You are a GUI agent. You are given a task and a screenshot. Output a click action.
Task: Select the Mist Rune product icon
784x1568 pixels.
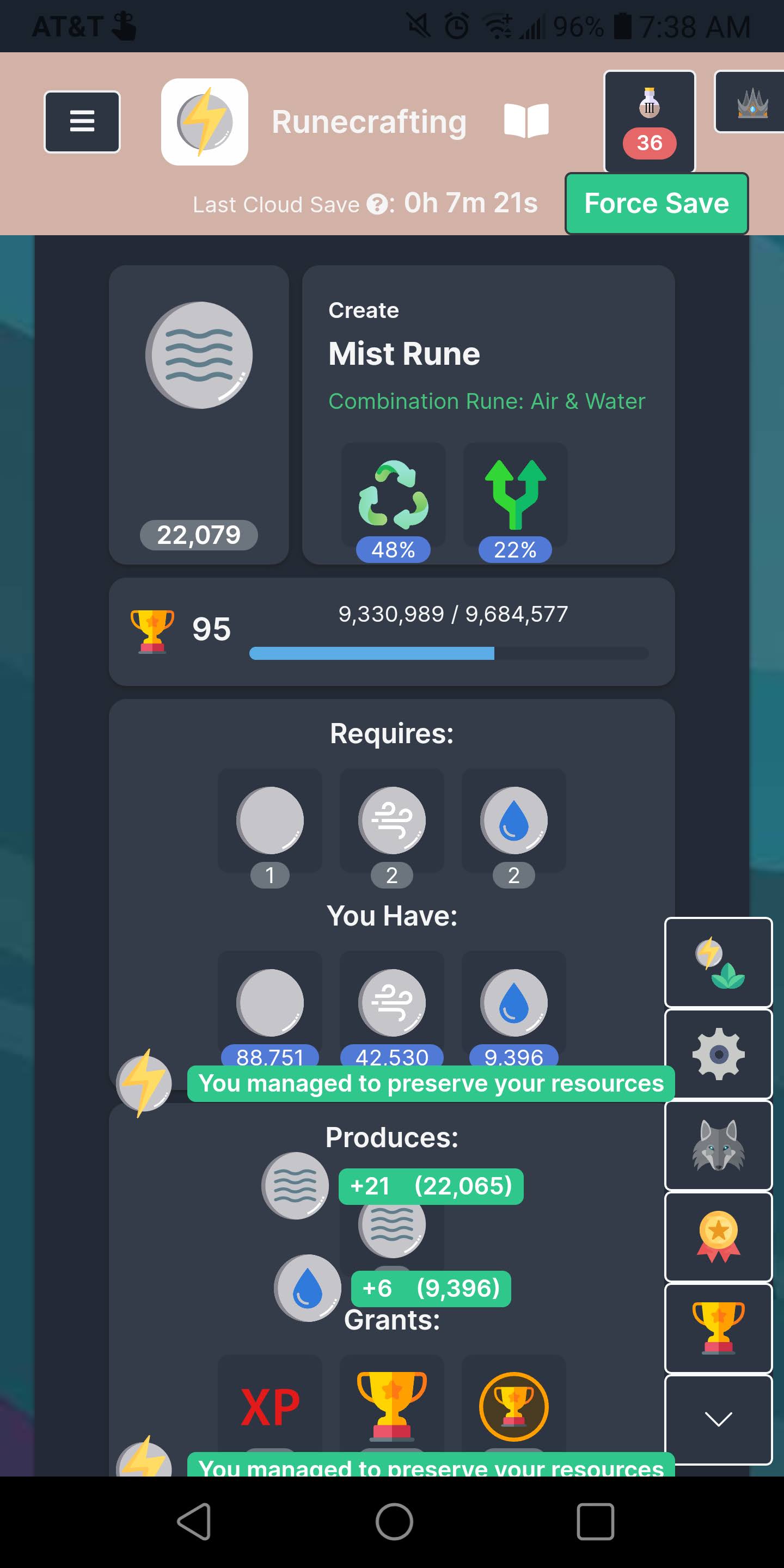point(201,356)
